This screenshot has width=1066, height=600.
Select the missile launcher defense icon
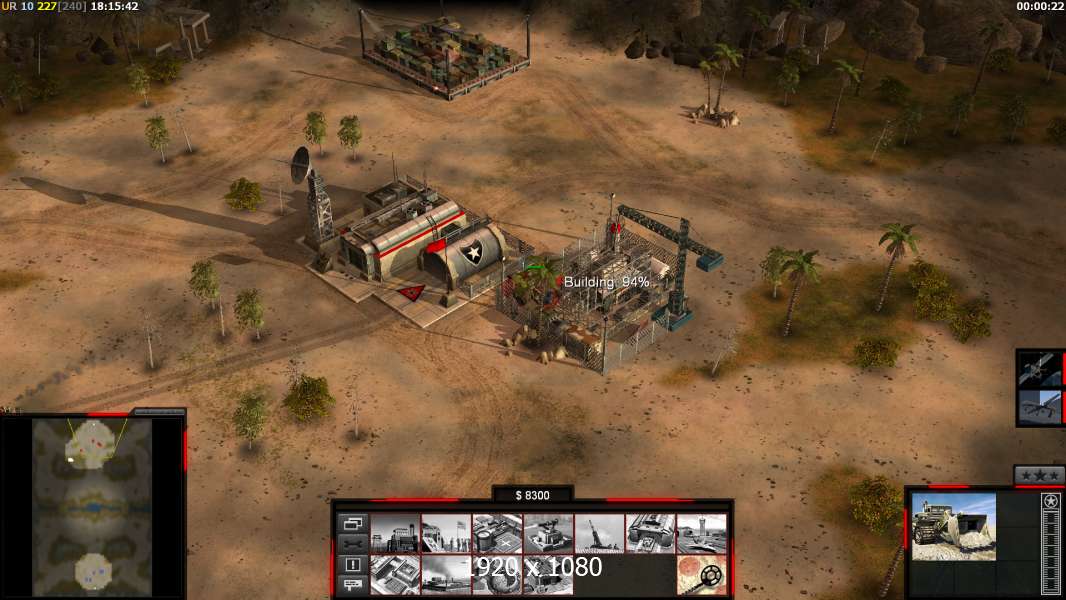(x=599, y=533)
